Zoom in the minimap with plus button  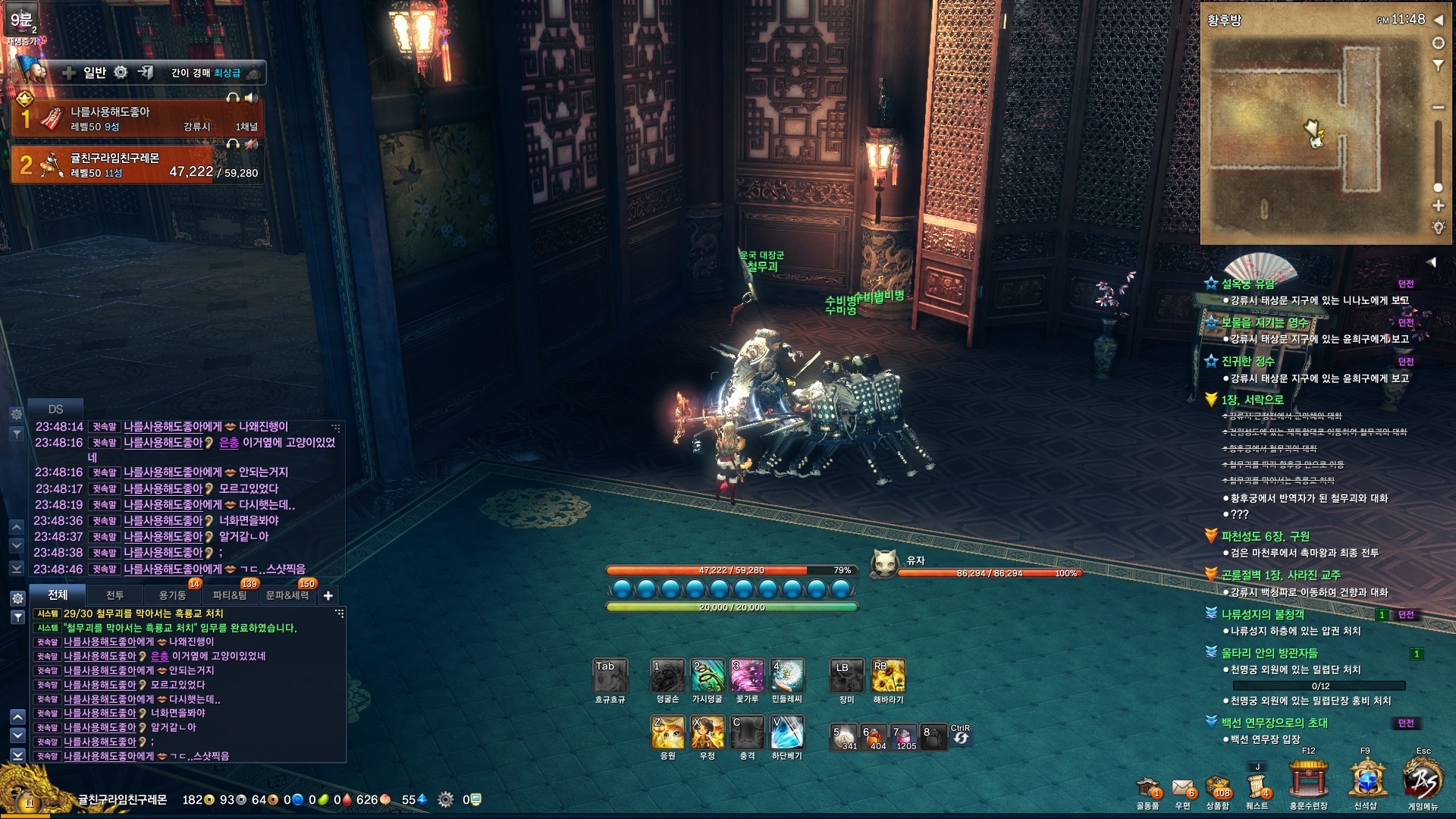pos(1438,206)
